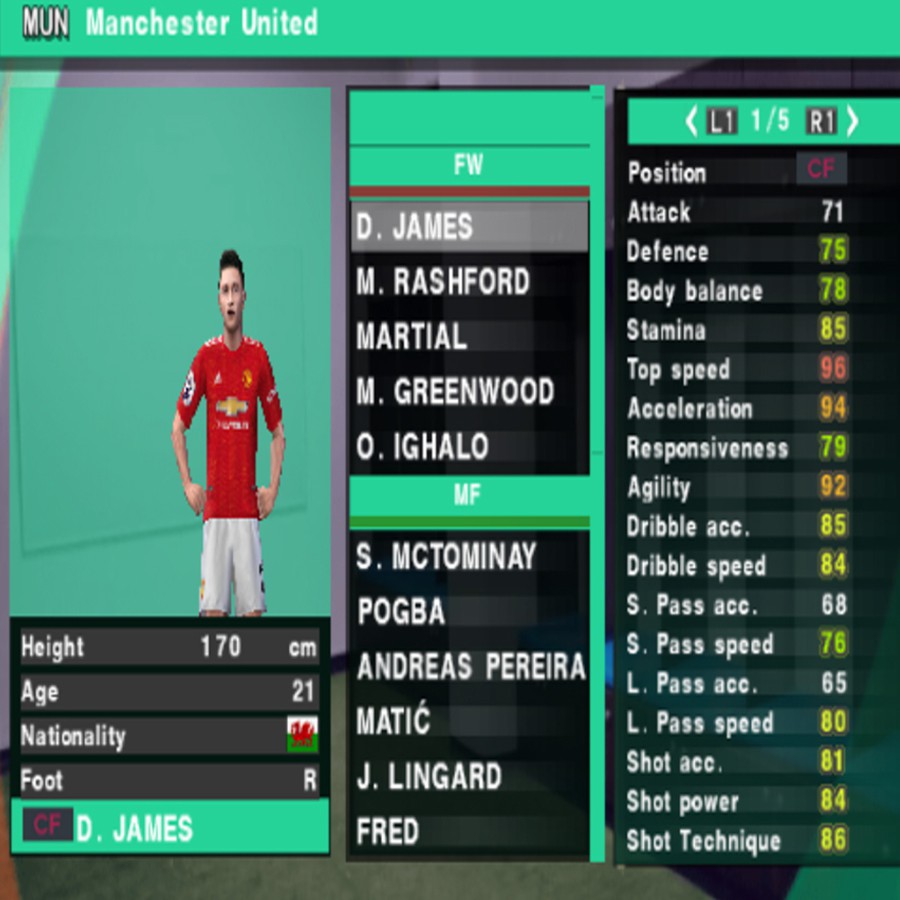Pick M. Greenwood from the player list
900x900 pixels.
(x=467, y=392)
